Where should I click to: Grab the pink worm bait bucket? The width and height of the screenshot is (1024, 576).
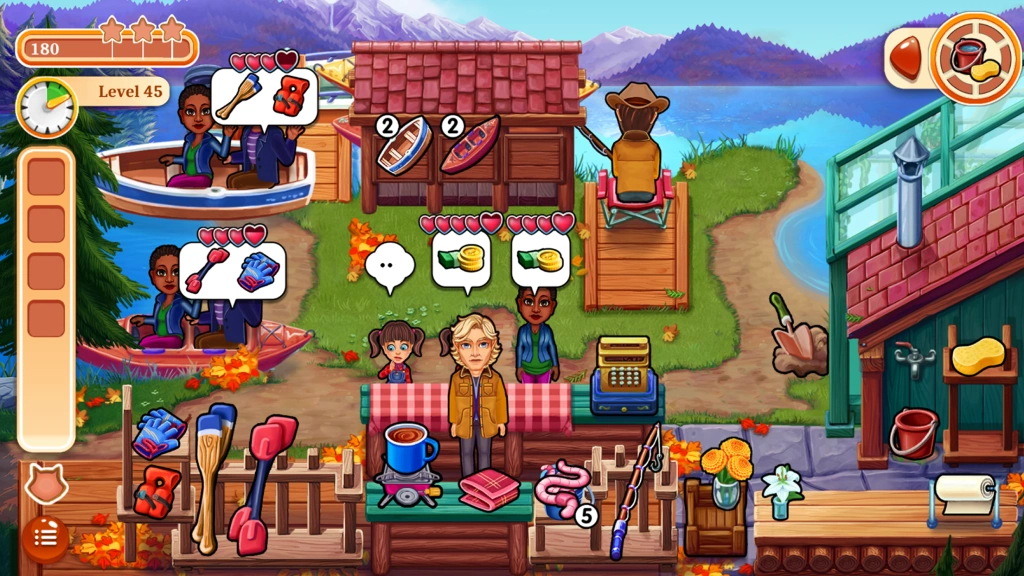[x=559, y=490]
